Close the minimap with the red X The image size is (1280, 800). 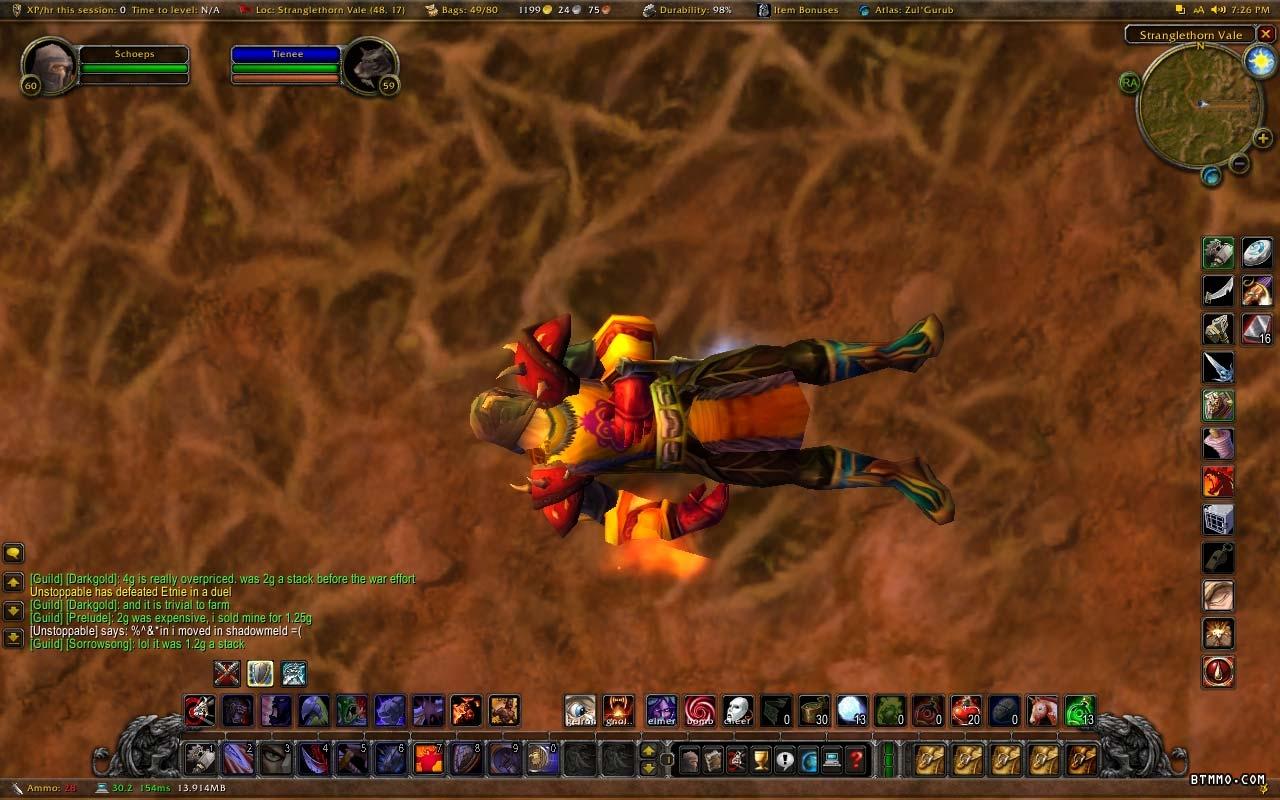[x=1266, y=34]
